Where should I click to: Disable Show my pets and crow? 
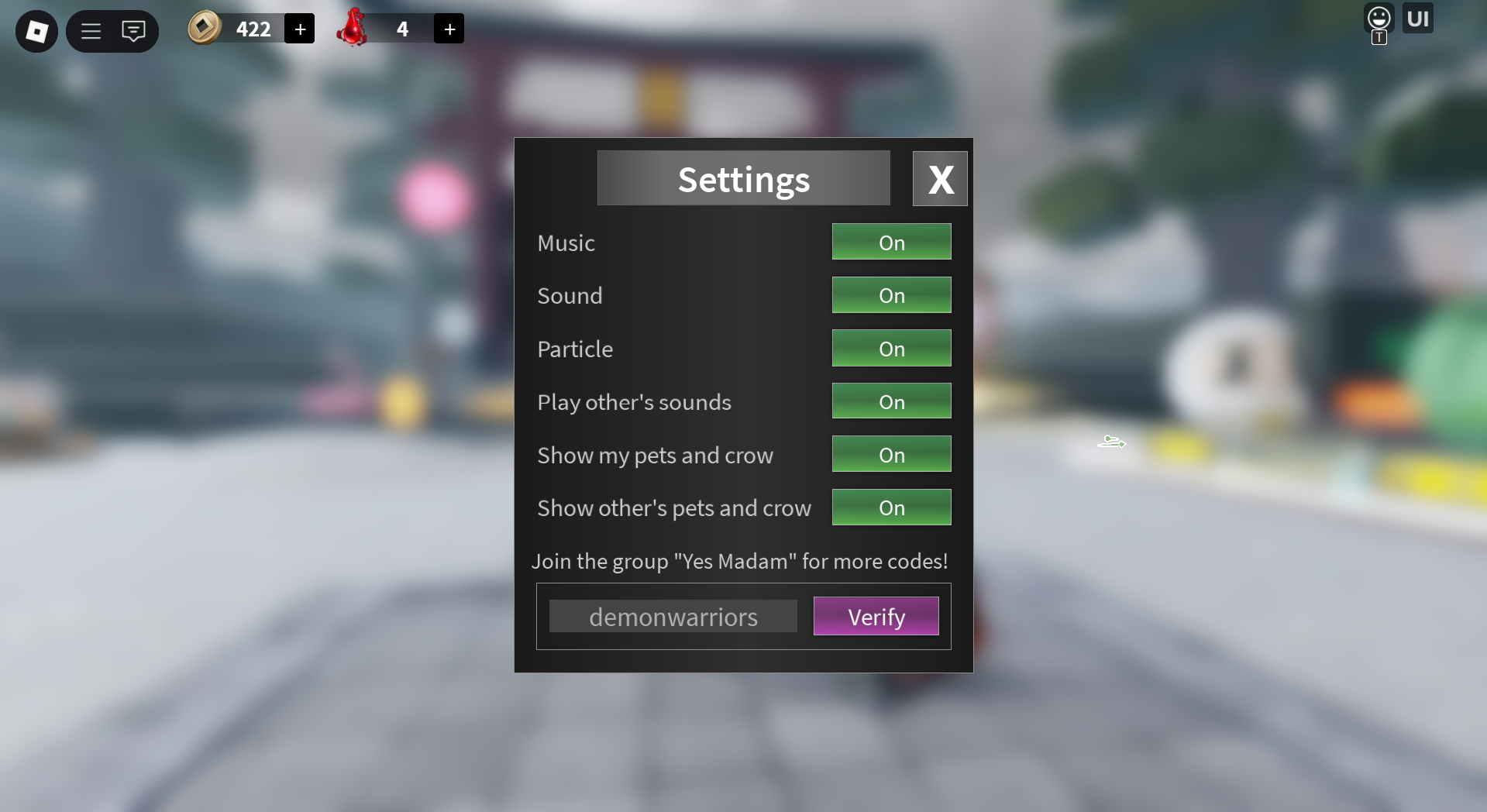891,454
